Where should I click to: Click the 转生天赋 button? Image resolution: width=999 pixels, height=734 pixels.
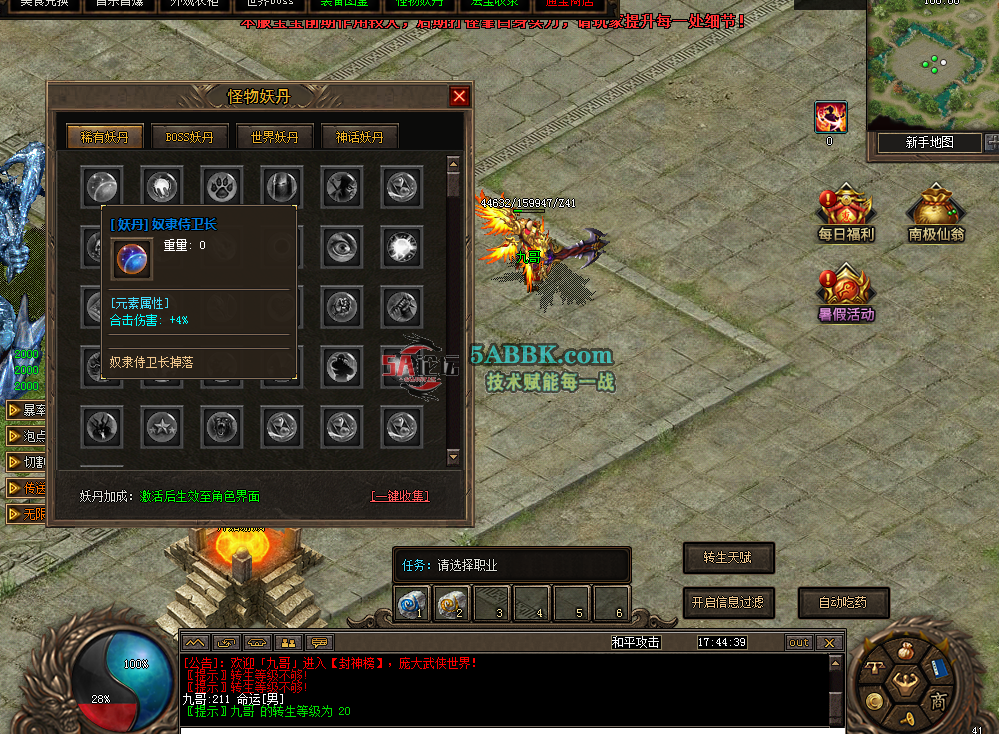coord(729,558)
